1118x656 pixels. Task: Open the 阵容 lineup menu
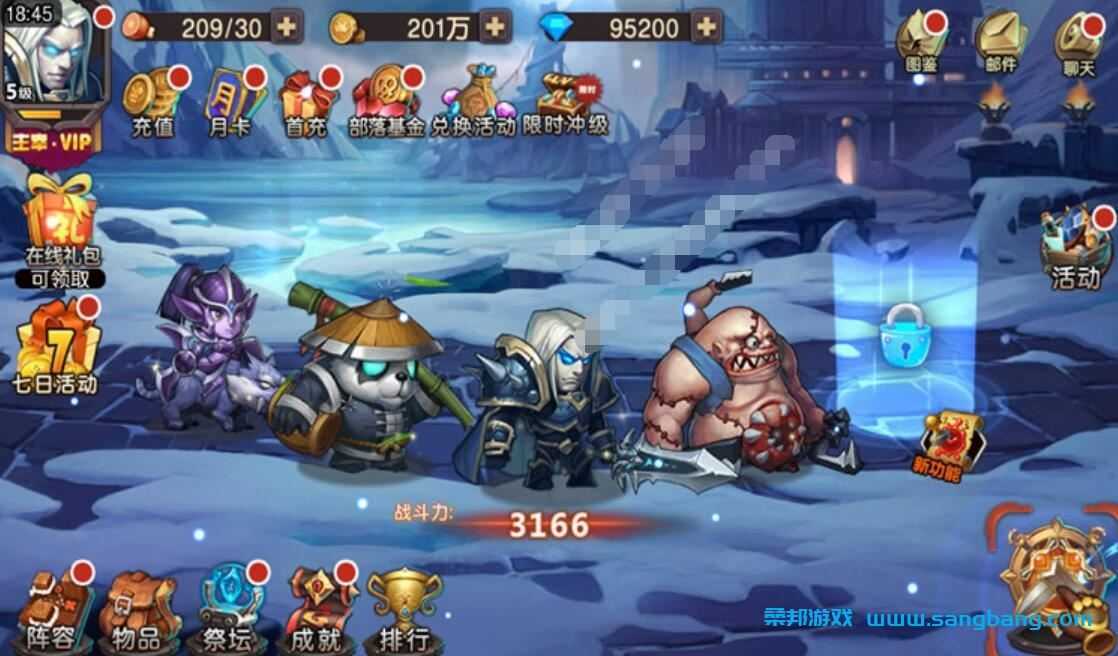[52, 612]
